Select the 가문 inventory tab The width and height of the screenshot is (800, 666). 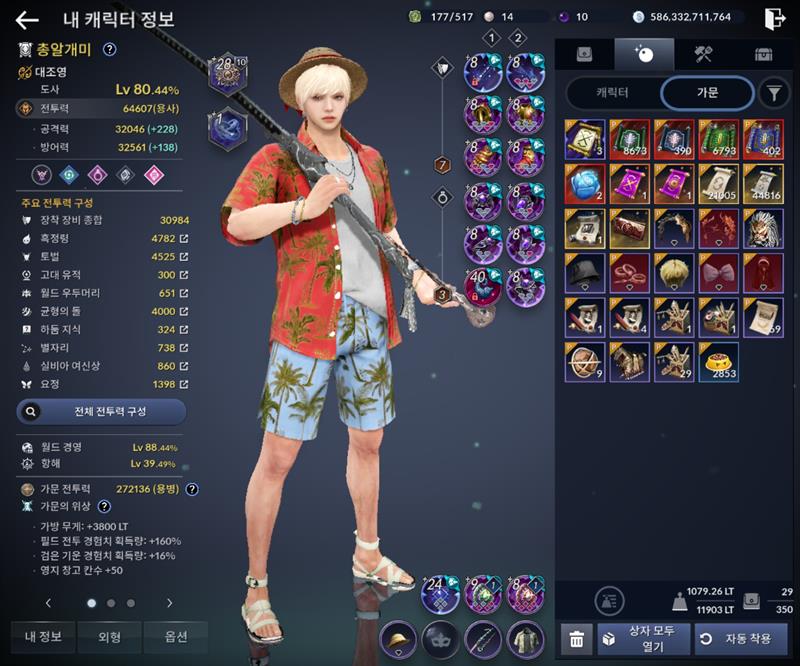click(706, 93)
